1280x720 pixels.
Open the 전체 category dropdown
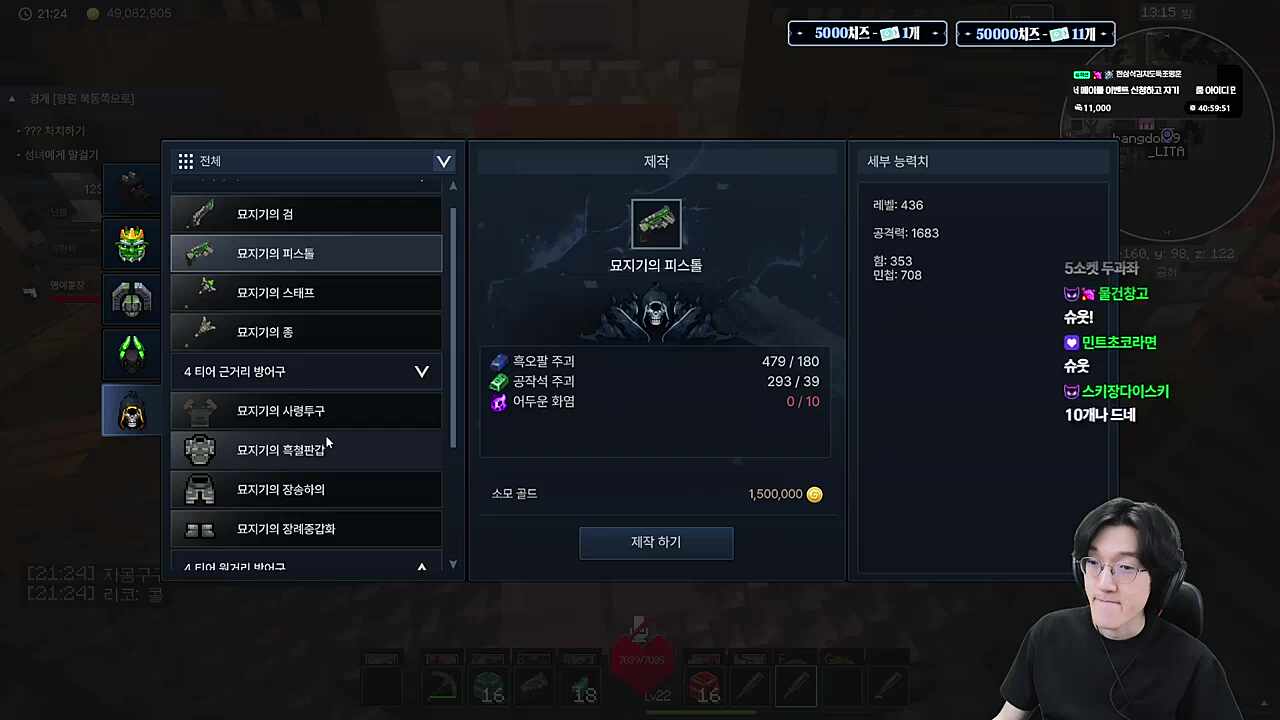tap(443, 161)
